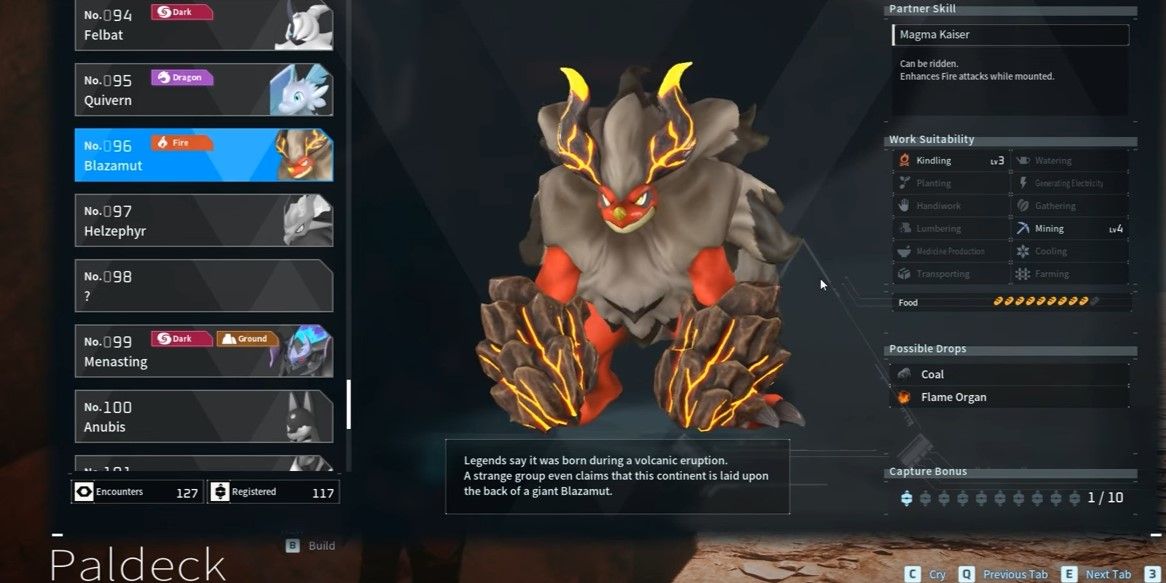
Task: Go to the Previous Tab
Action: 1005,574
